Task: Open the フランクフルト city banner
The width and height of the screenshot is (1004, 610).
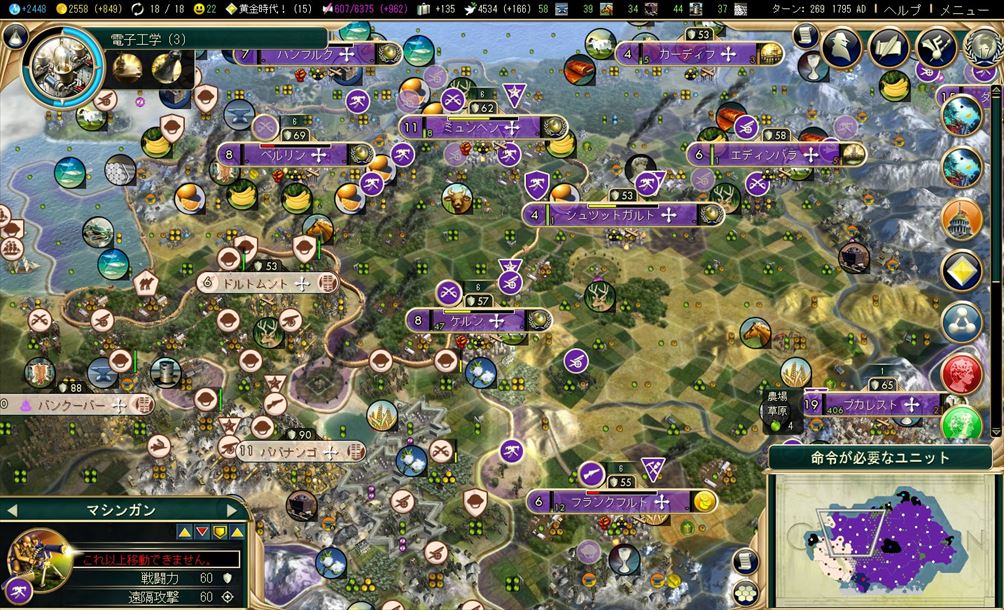Action: (608, 501)
